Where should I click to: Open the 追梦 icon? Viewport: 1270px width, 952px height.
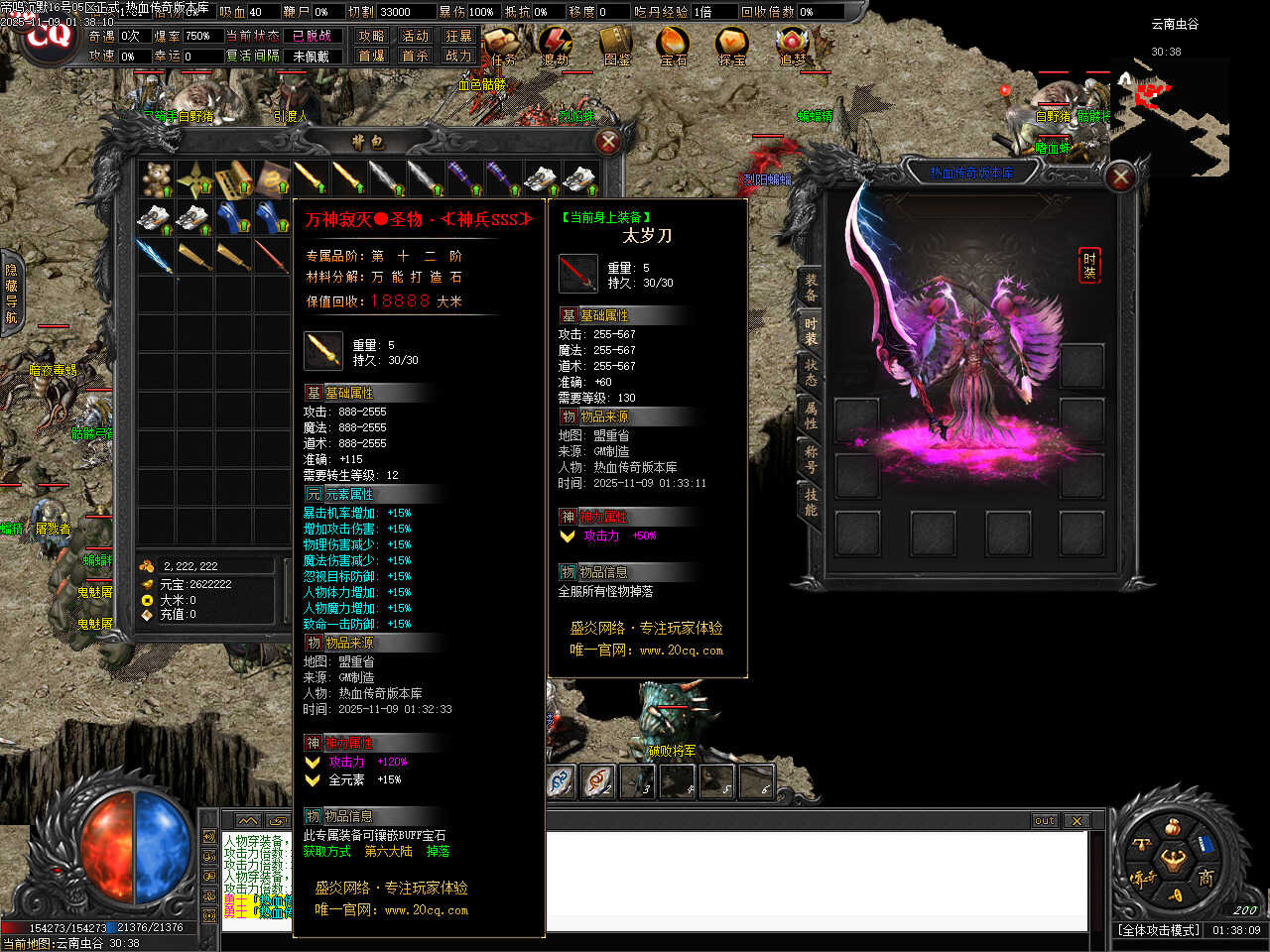(792, 46)
